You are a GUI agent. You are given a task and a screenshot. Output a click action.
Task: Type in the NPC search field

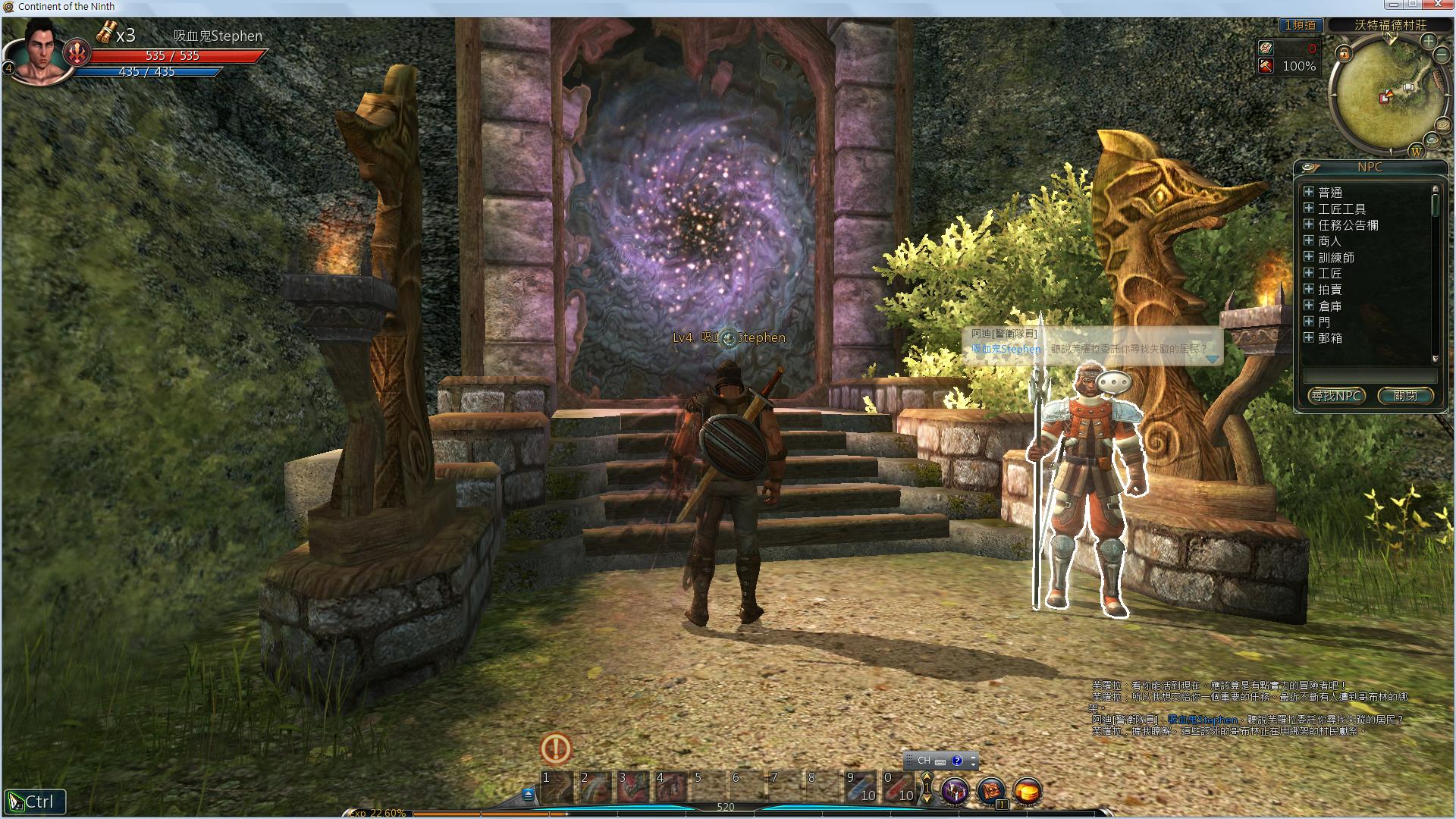tap(1370, 376)
